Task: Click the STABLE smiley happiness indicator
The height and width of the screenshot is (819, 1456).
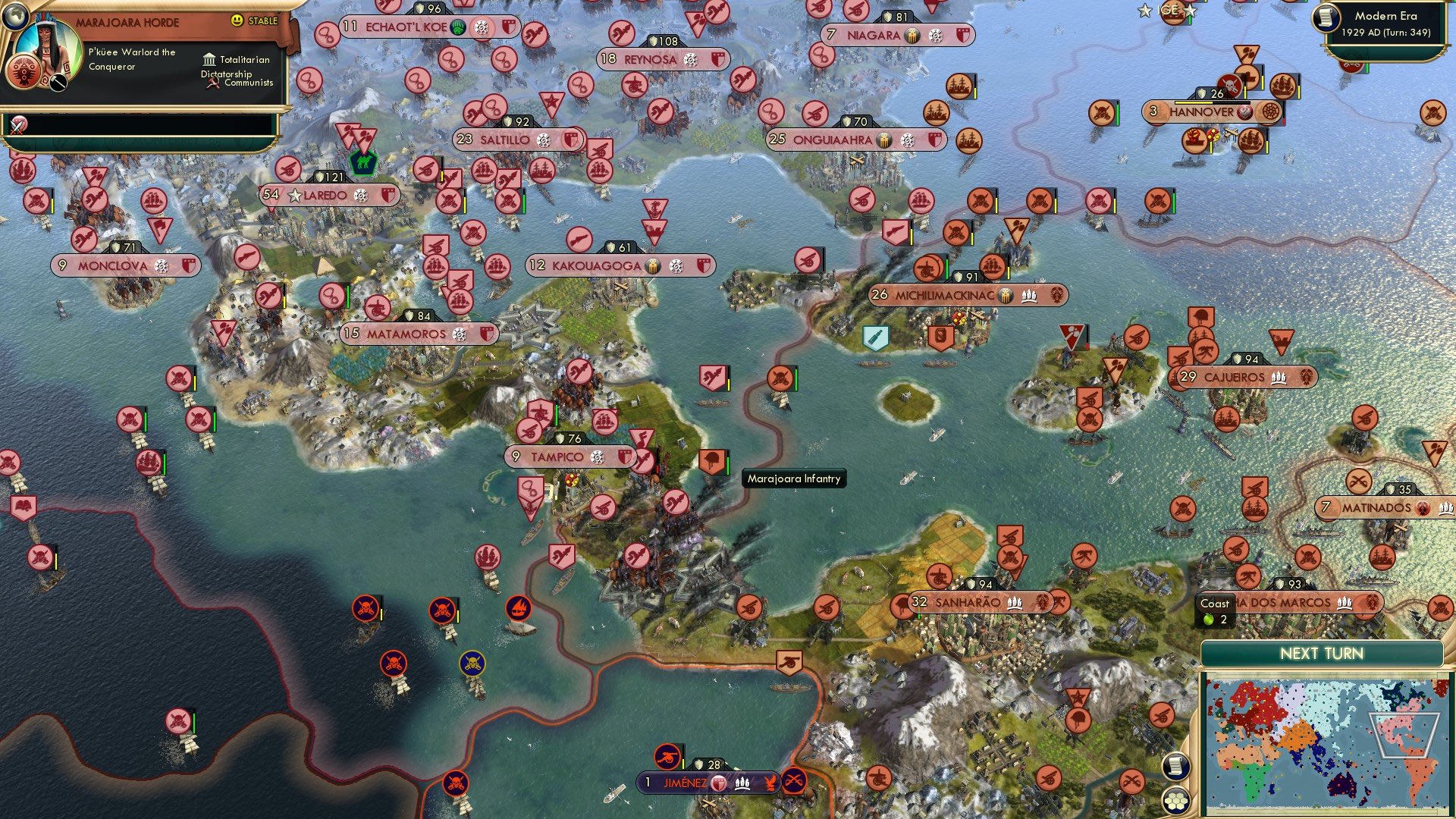Action: click(237, 20)
